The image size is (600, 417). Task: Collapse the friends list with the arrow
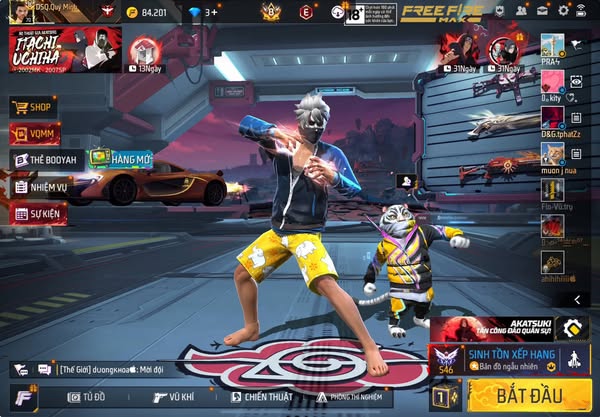(x=578, y=299)
